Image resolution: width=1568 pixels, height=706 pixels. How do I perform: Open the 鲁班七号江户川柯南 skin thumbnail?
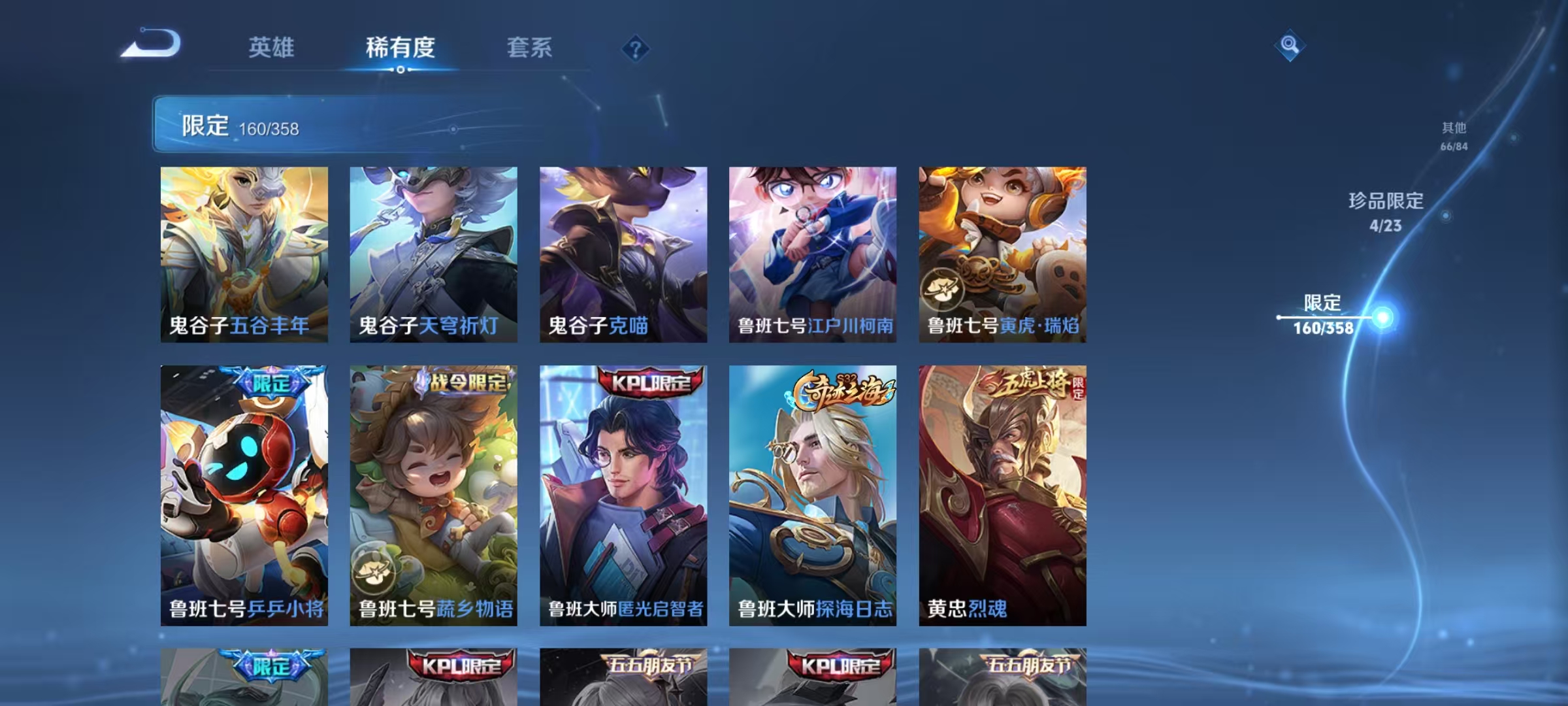[812, 252]
